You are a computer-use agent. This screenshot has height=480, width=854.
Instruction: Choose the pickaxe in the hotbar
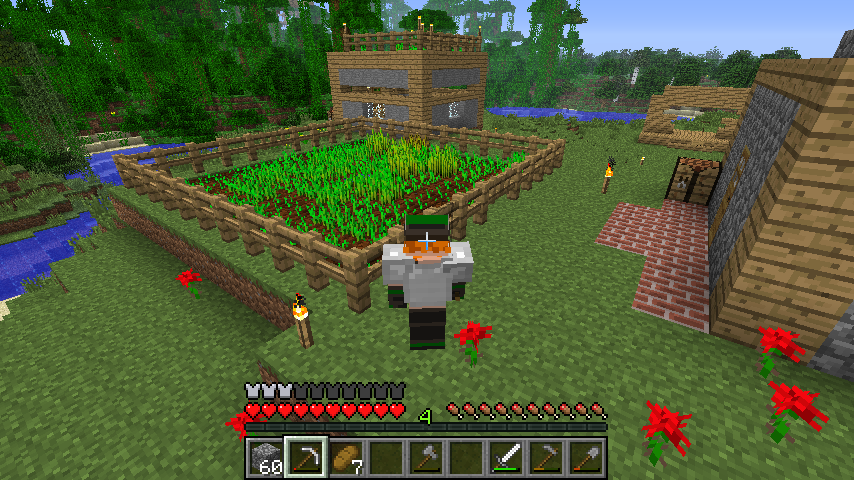point(305,458)
